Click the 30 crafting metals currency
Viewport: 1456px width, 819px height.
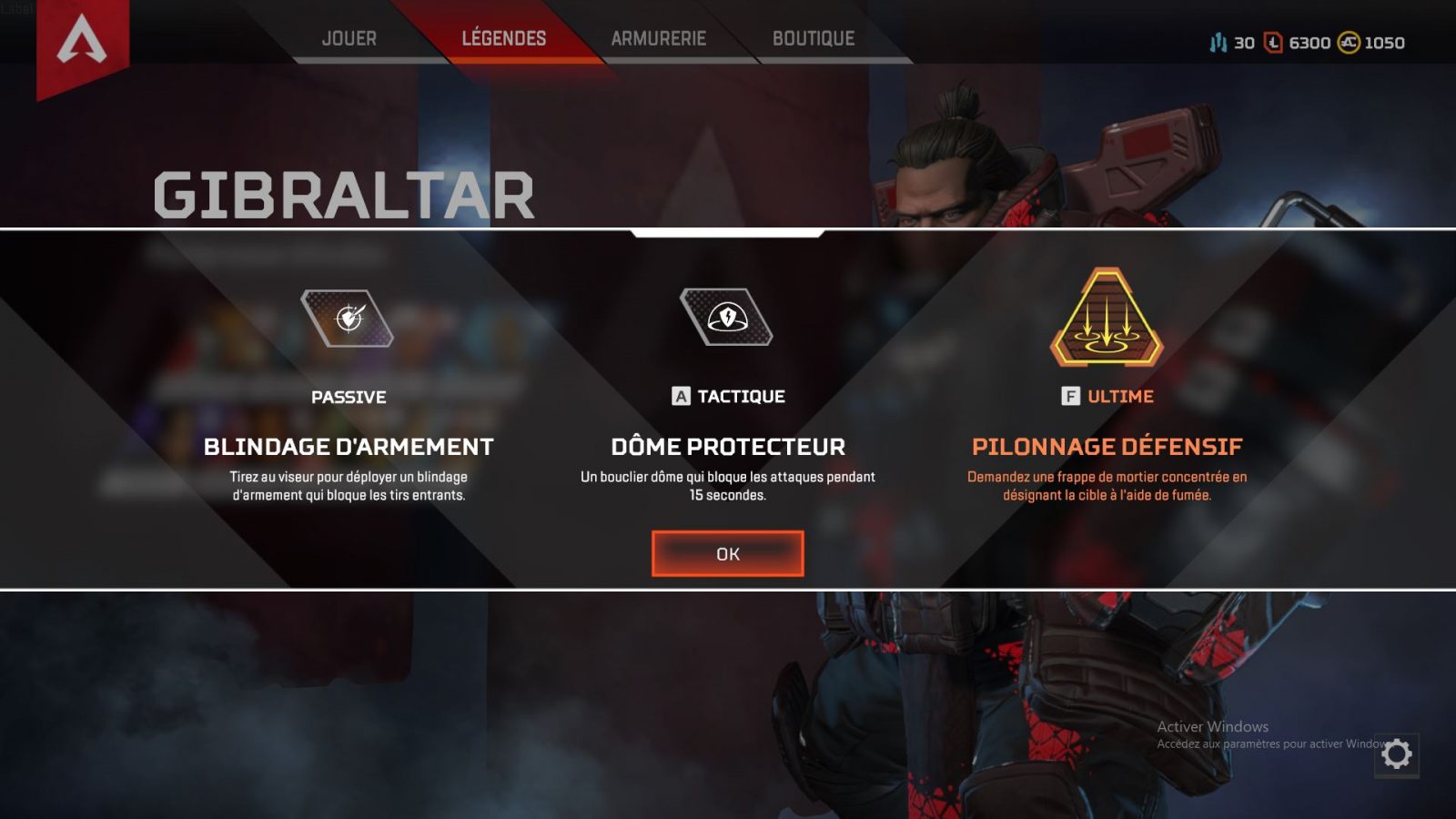coord(1232,43)
